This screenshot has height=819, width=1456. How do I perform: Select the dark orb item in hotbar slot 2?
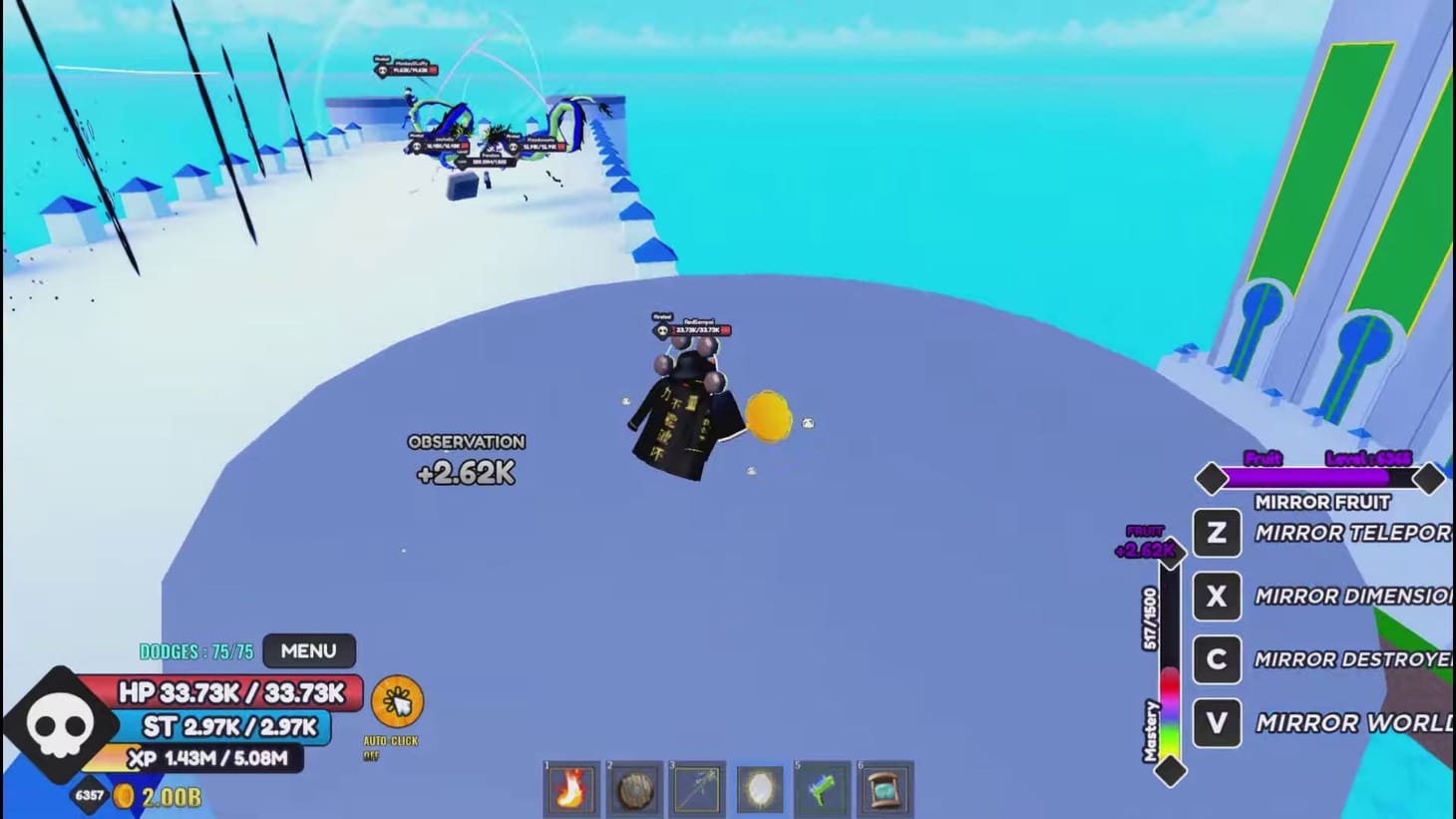634,789
